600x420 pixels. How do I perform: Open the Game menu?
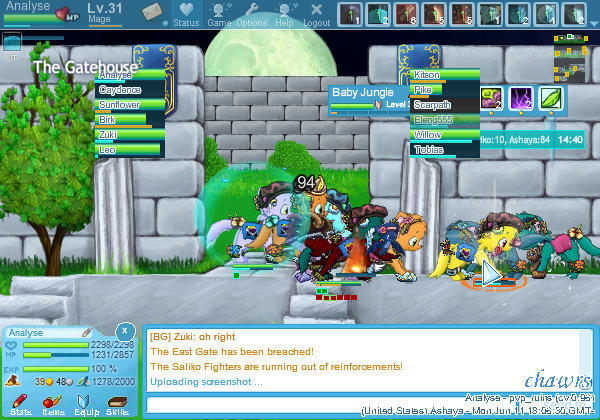click(x=219, y=14)
